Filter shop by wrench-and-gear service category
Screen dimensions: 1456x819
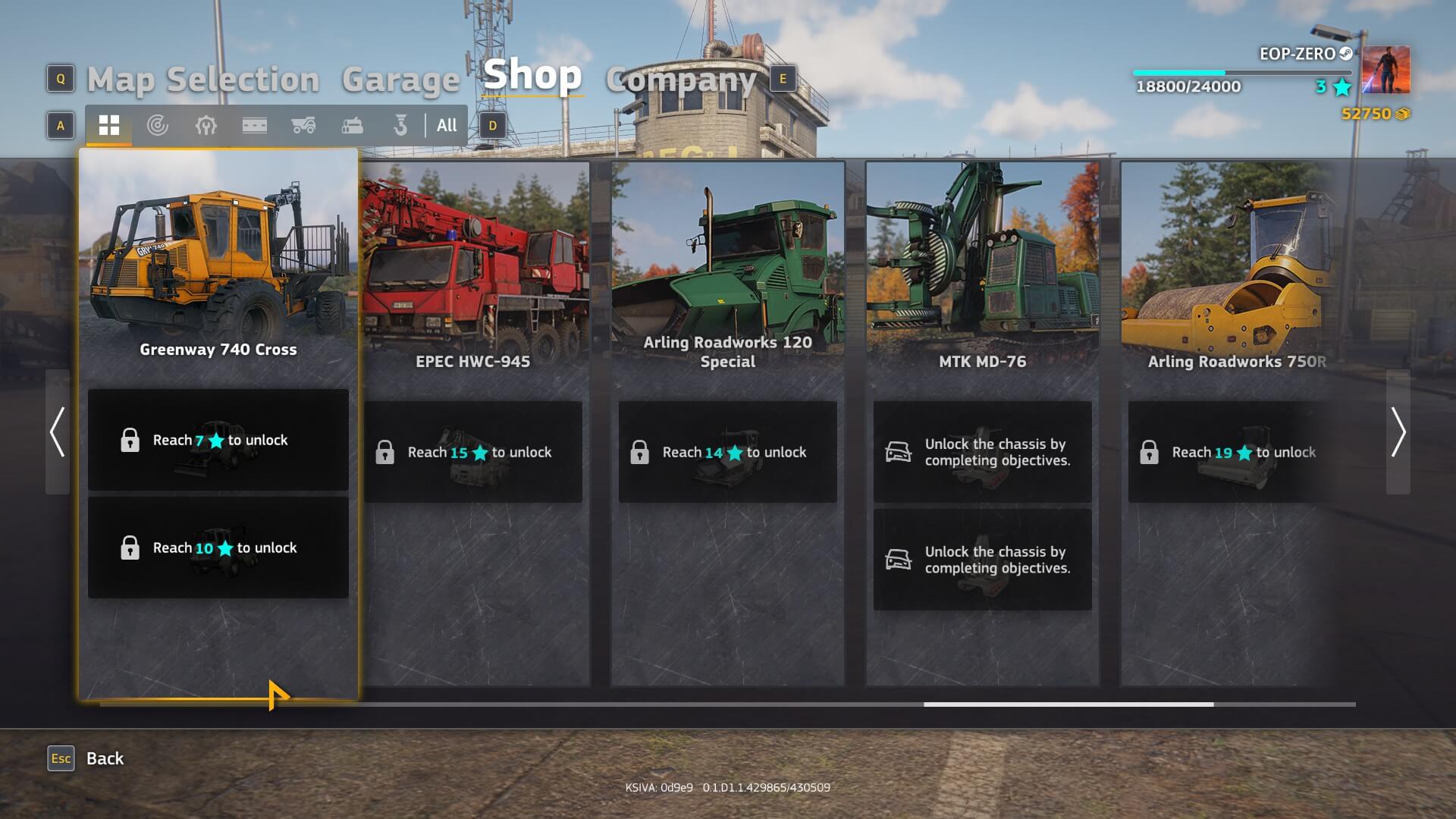[x=206, y=126]
